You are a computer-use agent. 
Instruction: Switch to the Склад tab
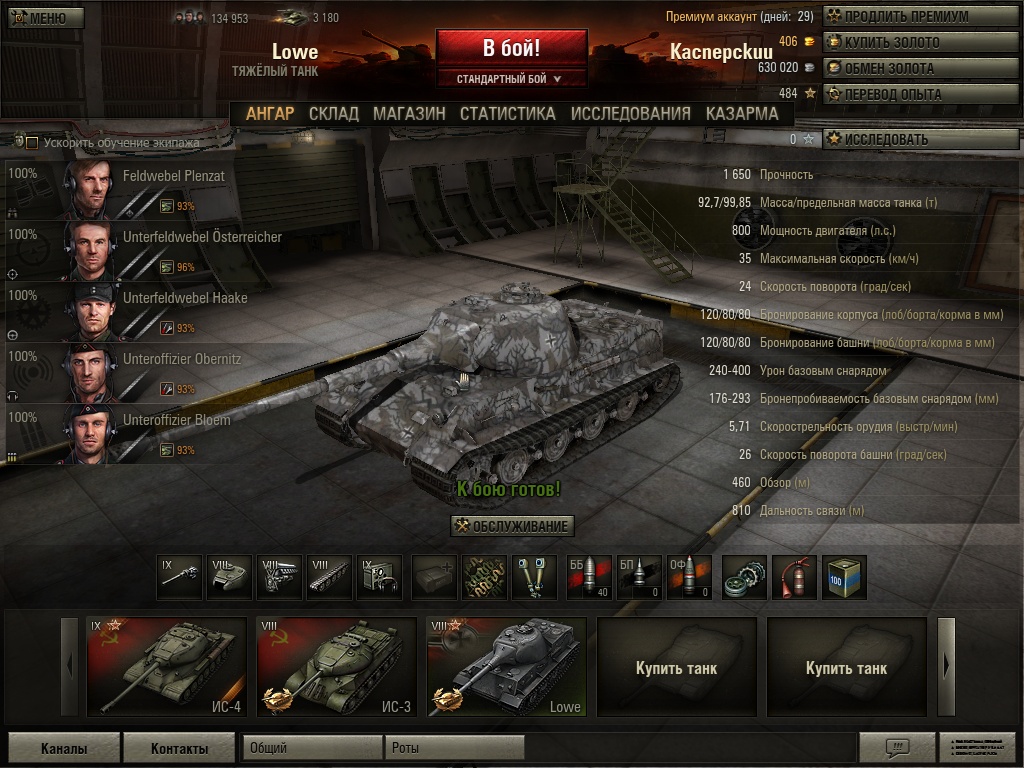point(333,114)
